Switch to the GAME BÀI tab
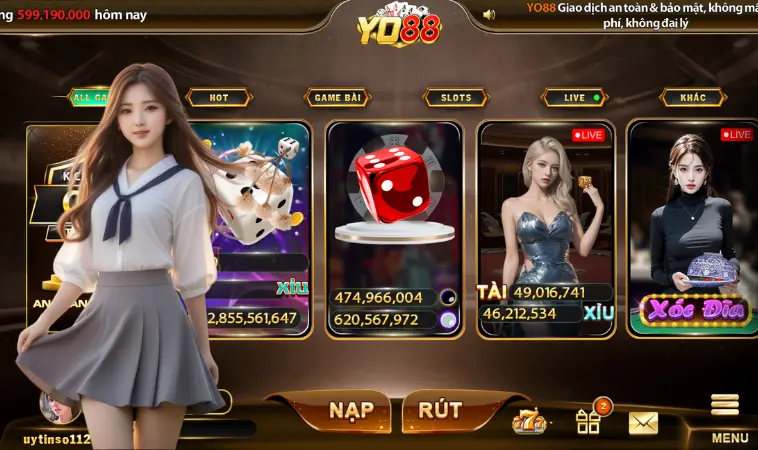This screenshot has height=450, width=758. click(x=337, y=97)
